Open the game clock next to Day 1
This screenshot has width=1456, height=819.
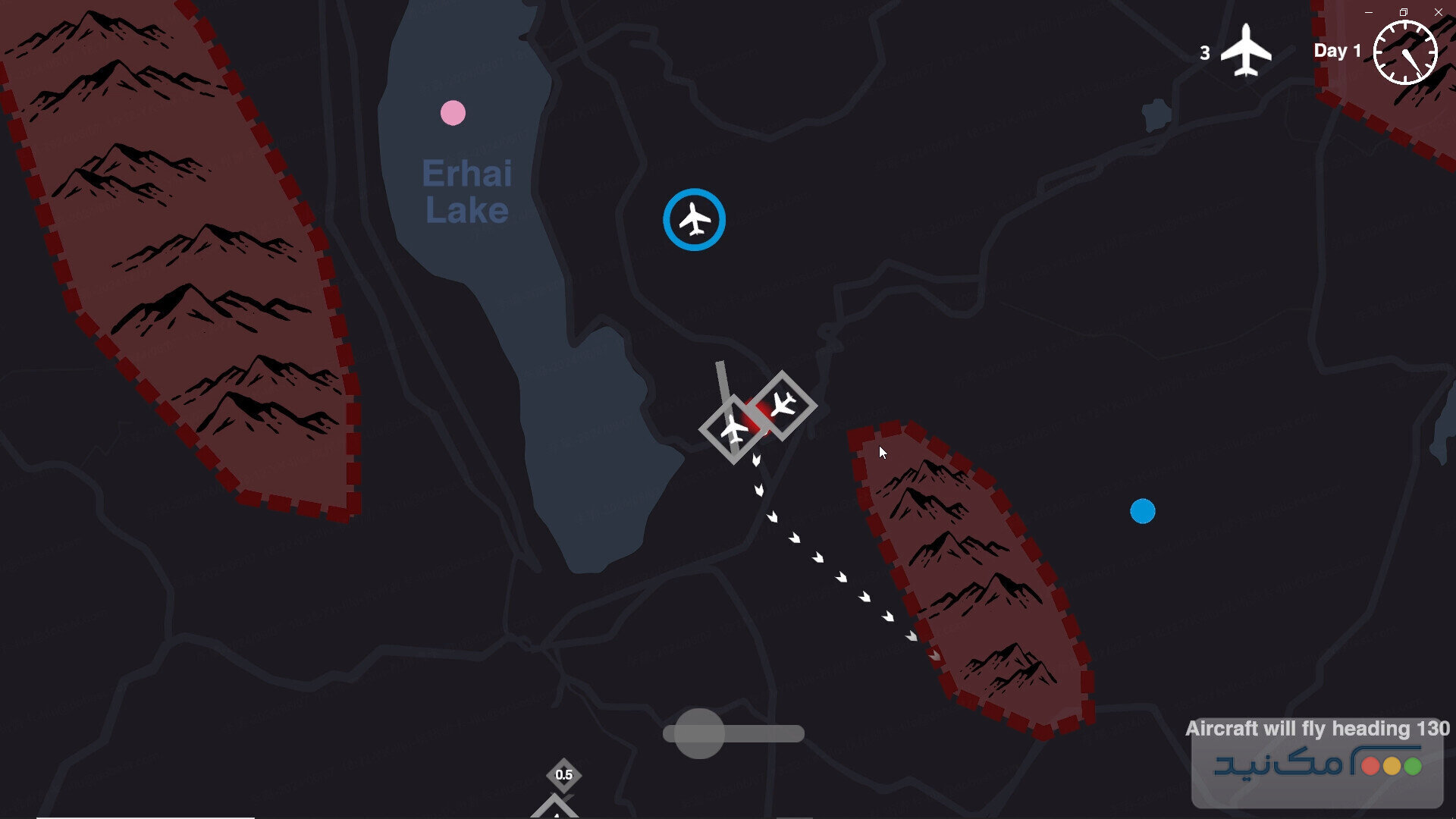(1404, 52)
